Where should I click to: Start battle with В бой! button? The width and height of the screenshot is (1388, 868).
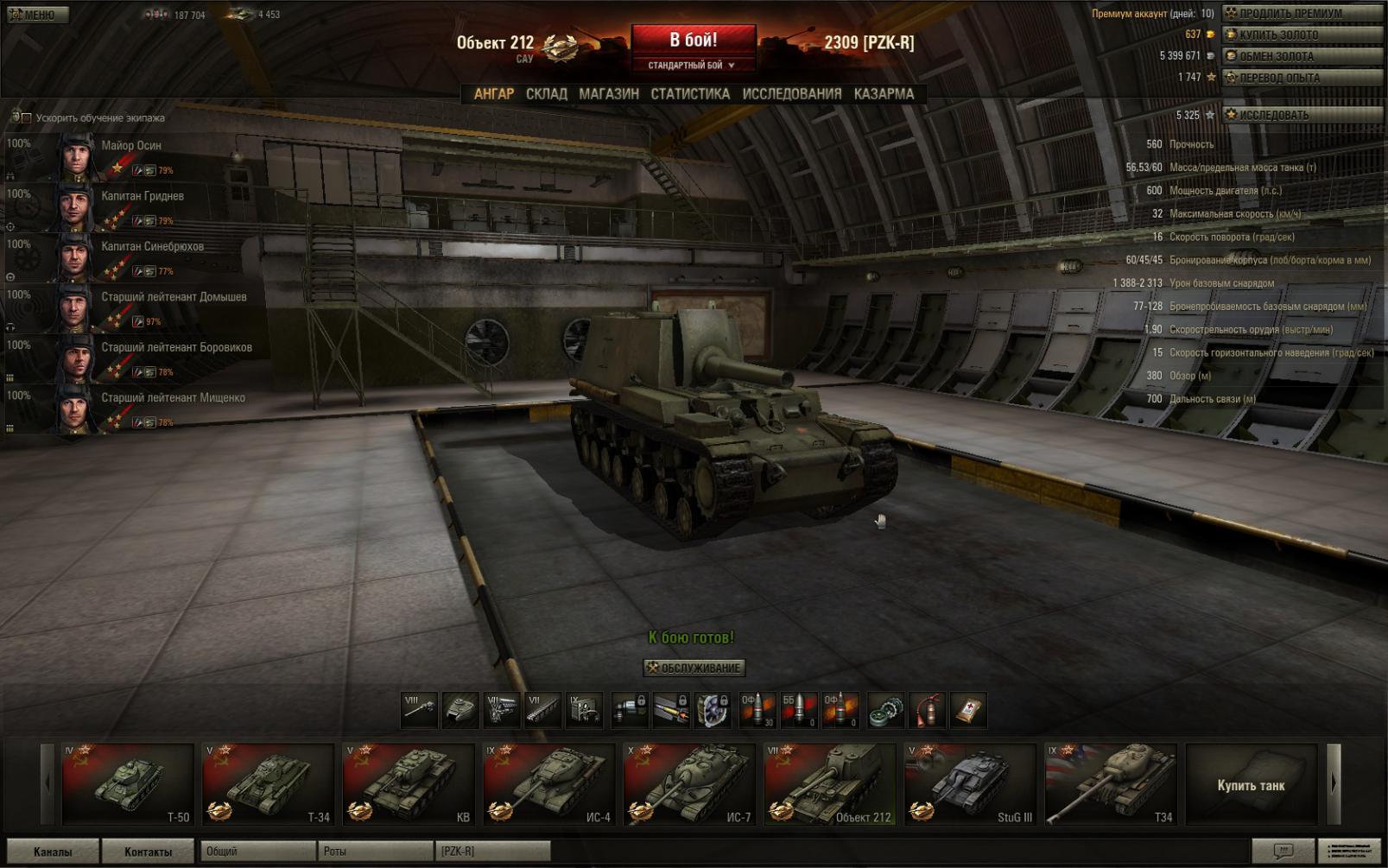pos(693,41)
